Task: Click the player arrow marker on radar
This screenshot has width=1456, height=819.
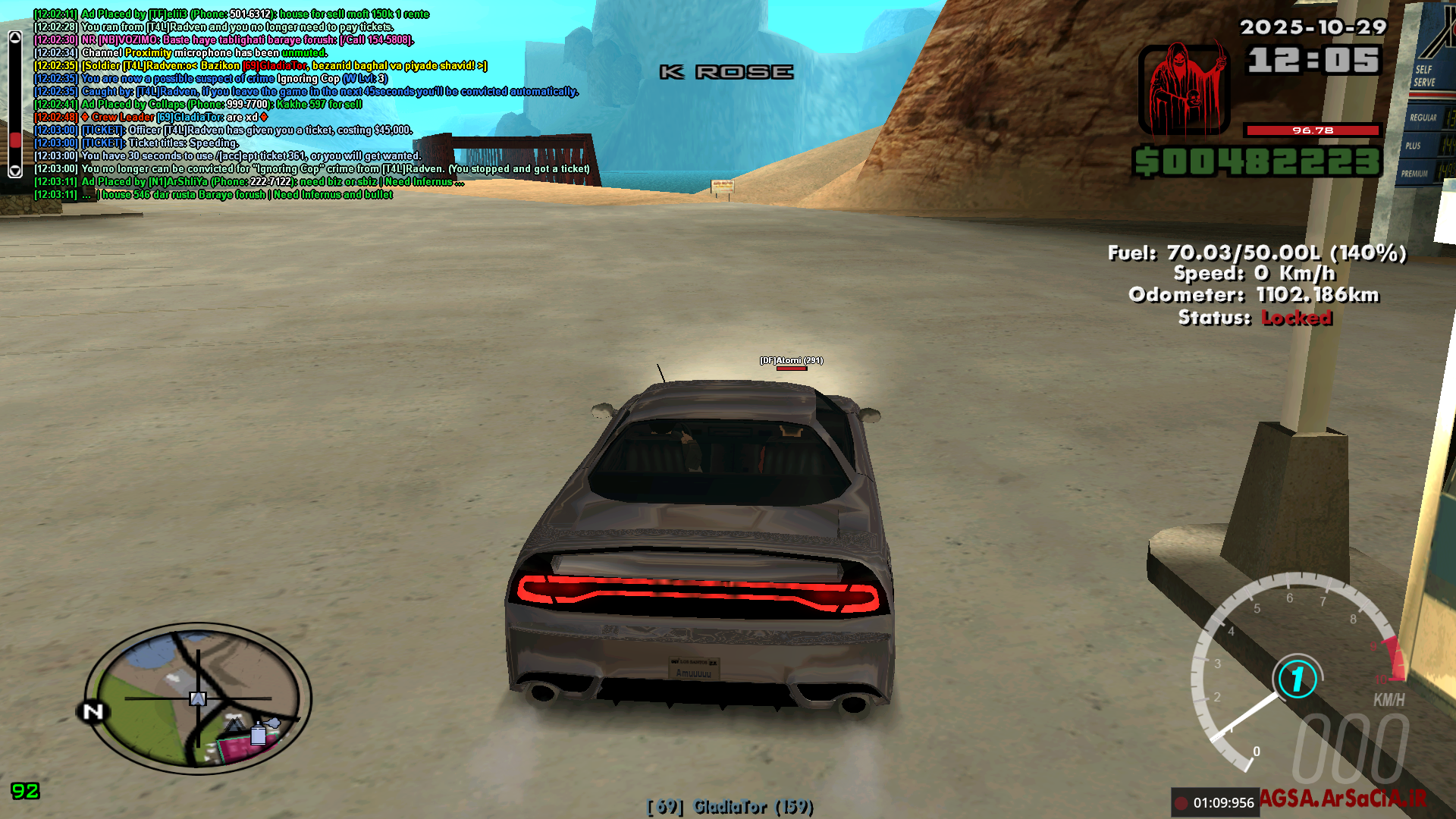Action: click(198, 698)
